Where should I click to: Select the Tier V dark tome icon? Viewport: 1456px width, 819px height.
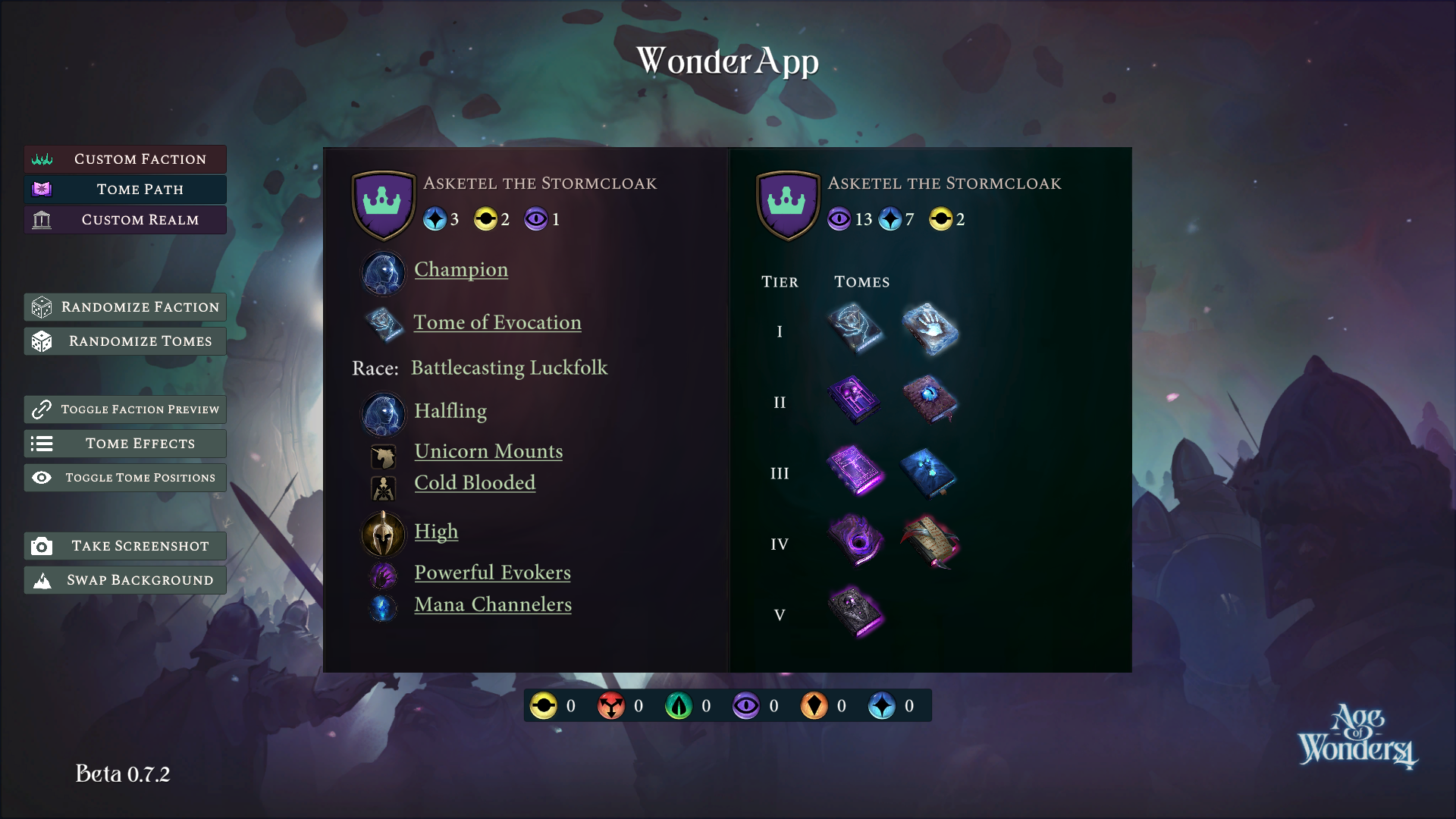855,613
